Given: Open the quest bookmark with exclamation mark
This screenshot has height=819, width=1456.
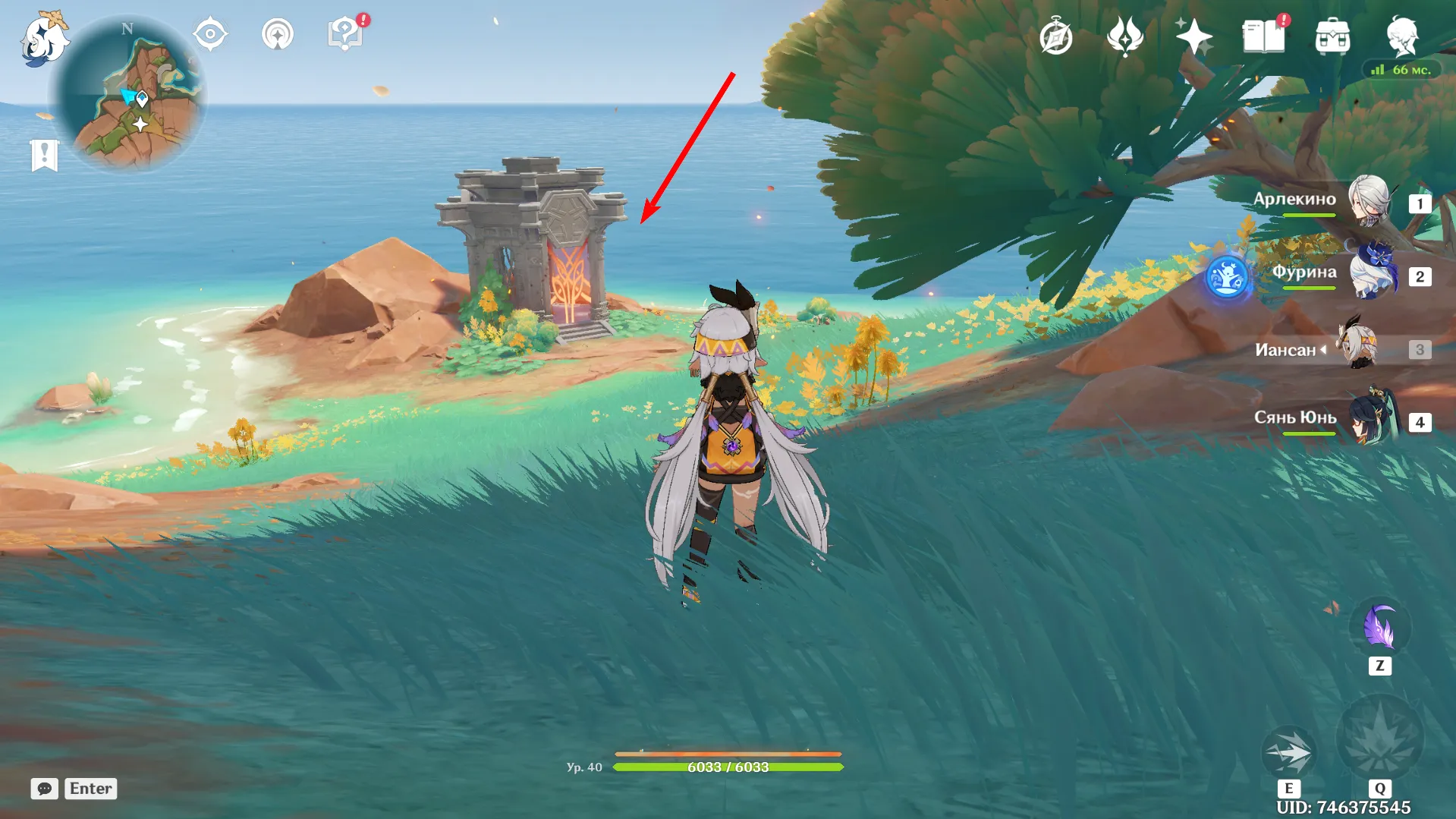Looking at the screenshot, I should (45, 156).
